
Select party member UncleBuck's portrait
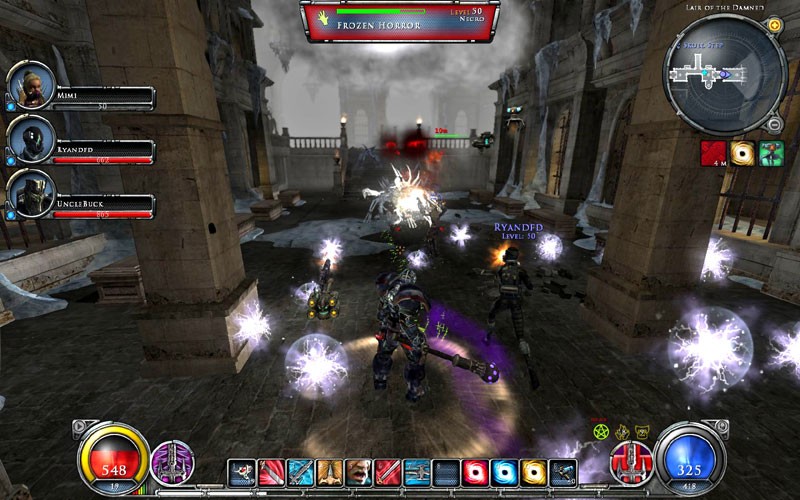(x=30, y=195)
